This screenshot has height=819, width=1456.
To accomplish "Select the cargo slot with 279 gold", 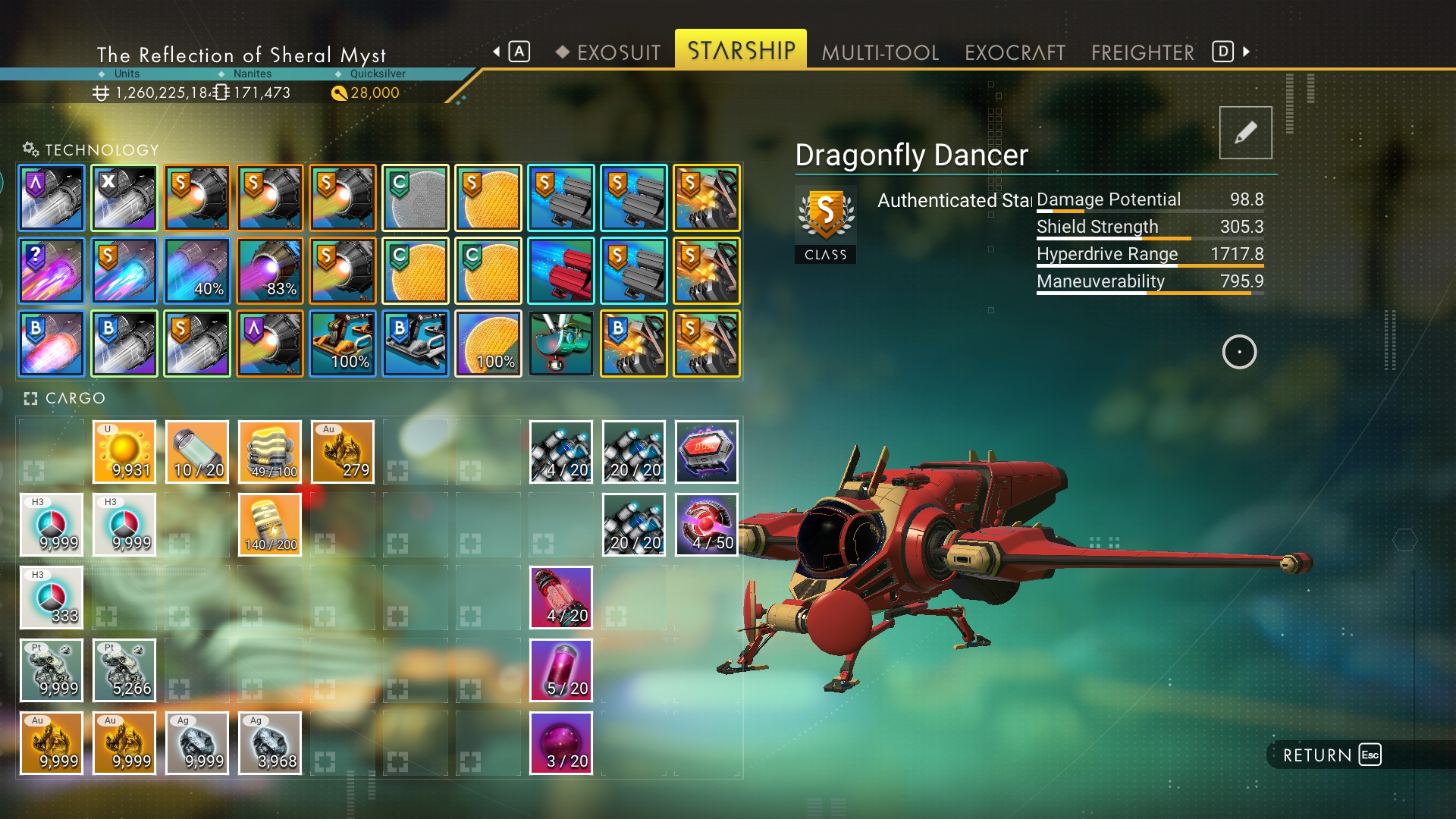I will (x=343, y=452).
